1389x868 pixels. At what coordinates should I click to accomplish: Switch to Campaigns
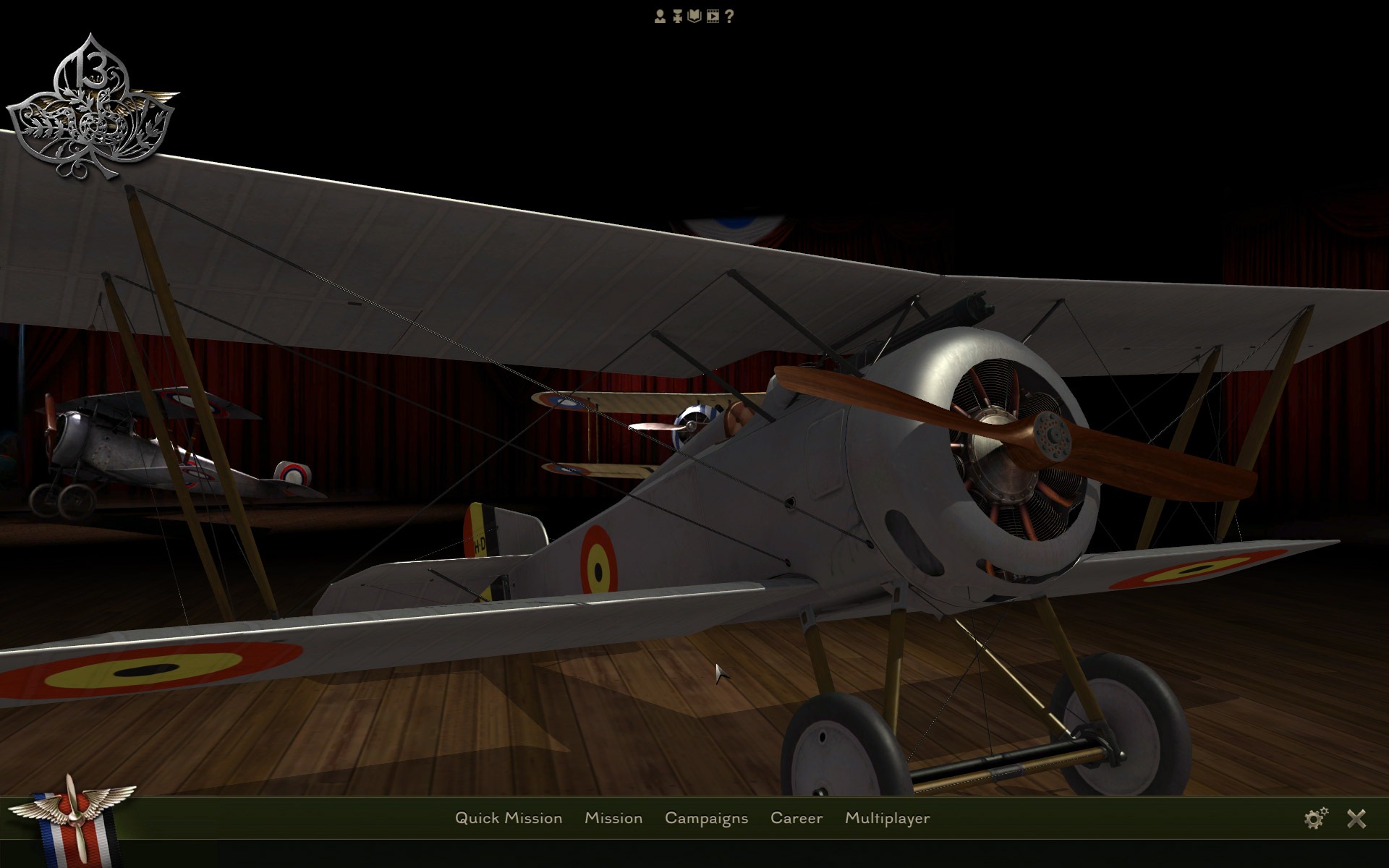[x=707, y=818]
